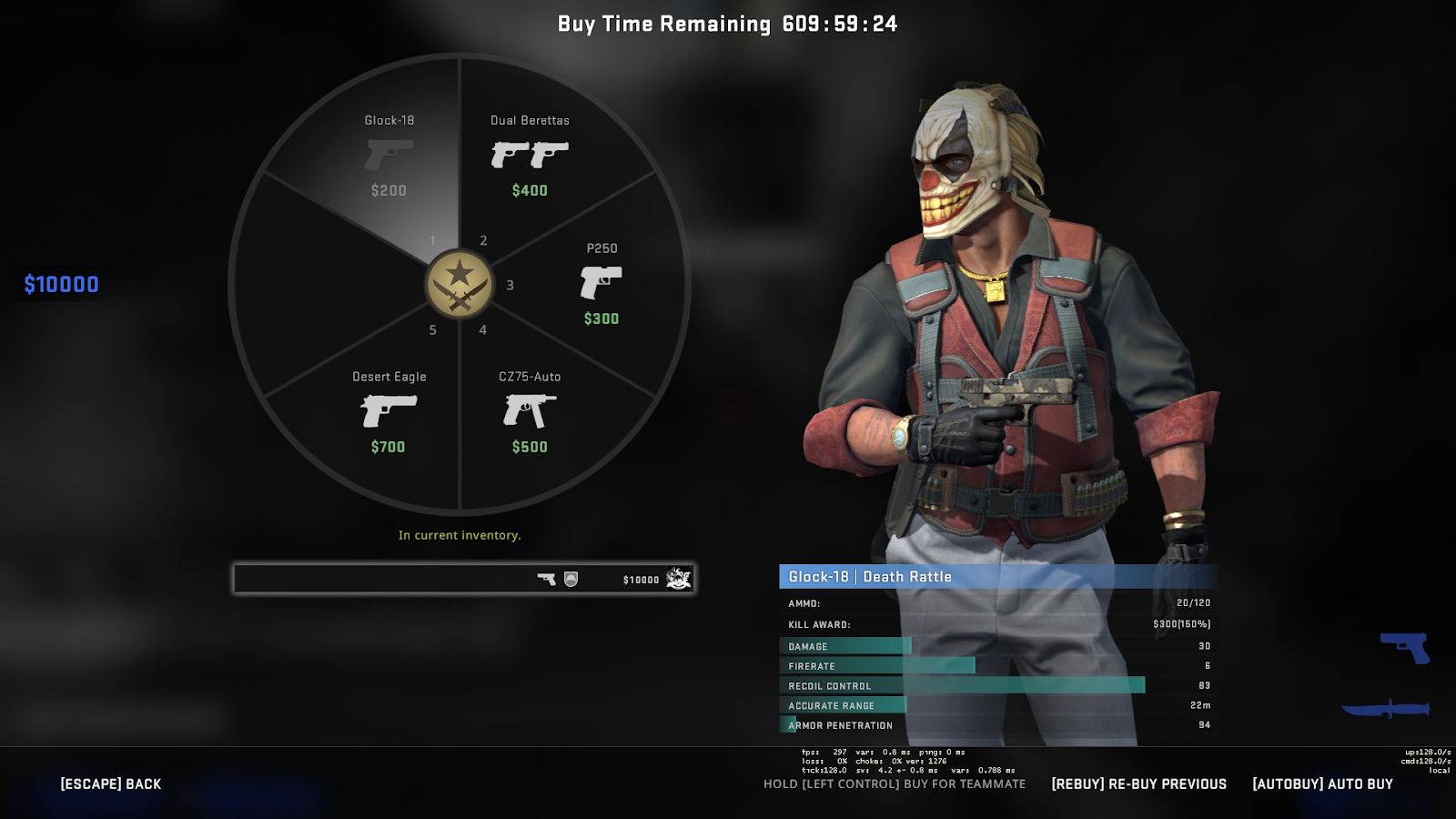Re-buy previous loadout
Viewport: 1456px width, 819px height.
[x=1138, y=784]
